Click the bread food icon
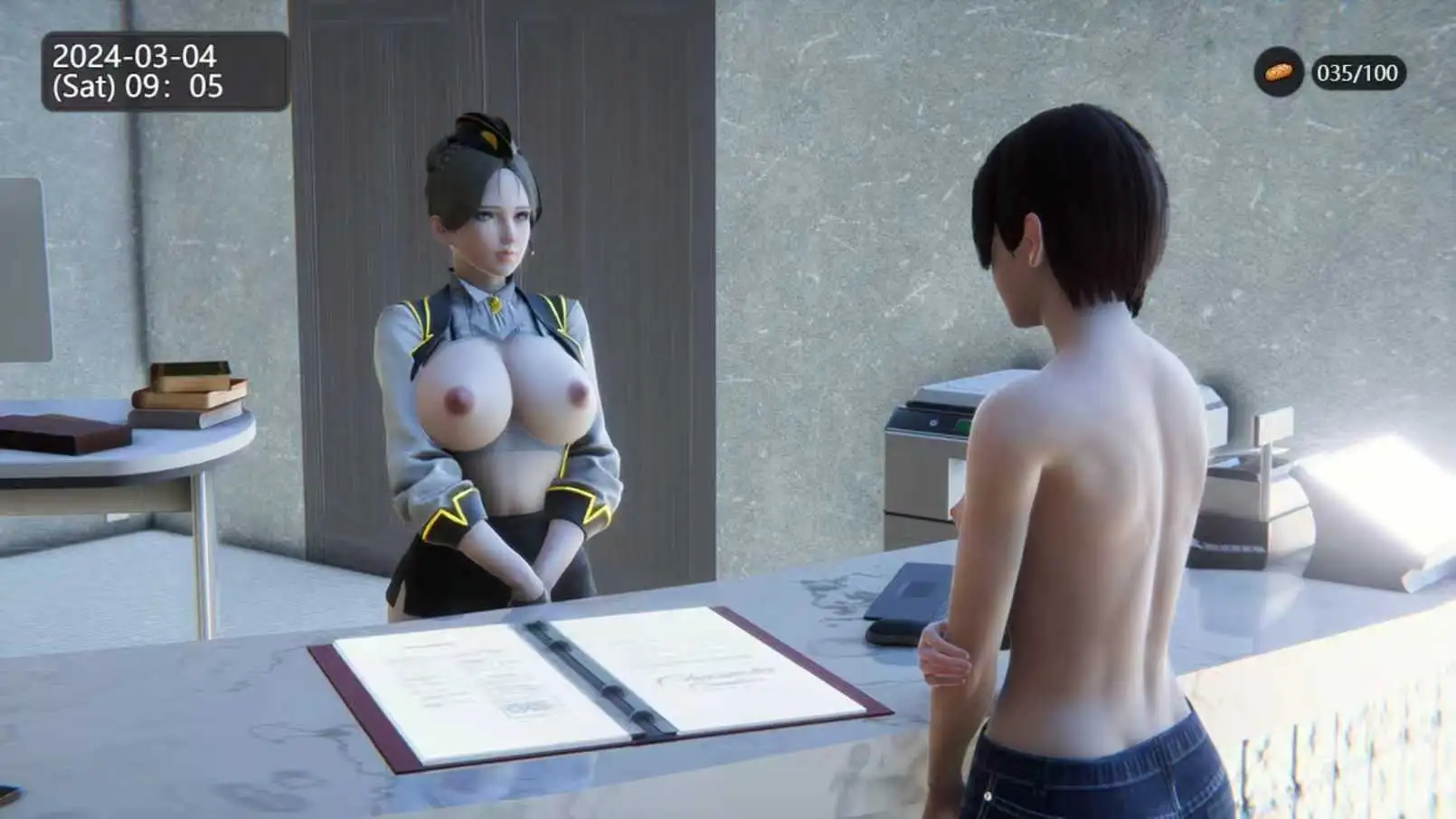Viewport: 1456px width, 819px height. click(1278, 72)
